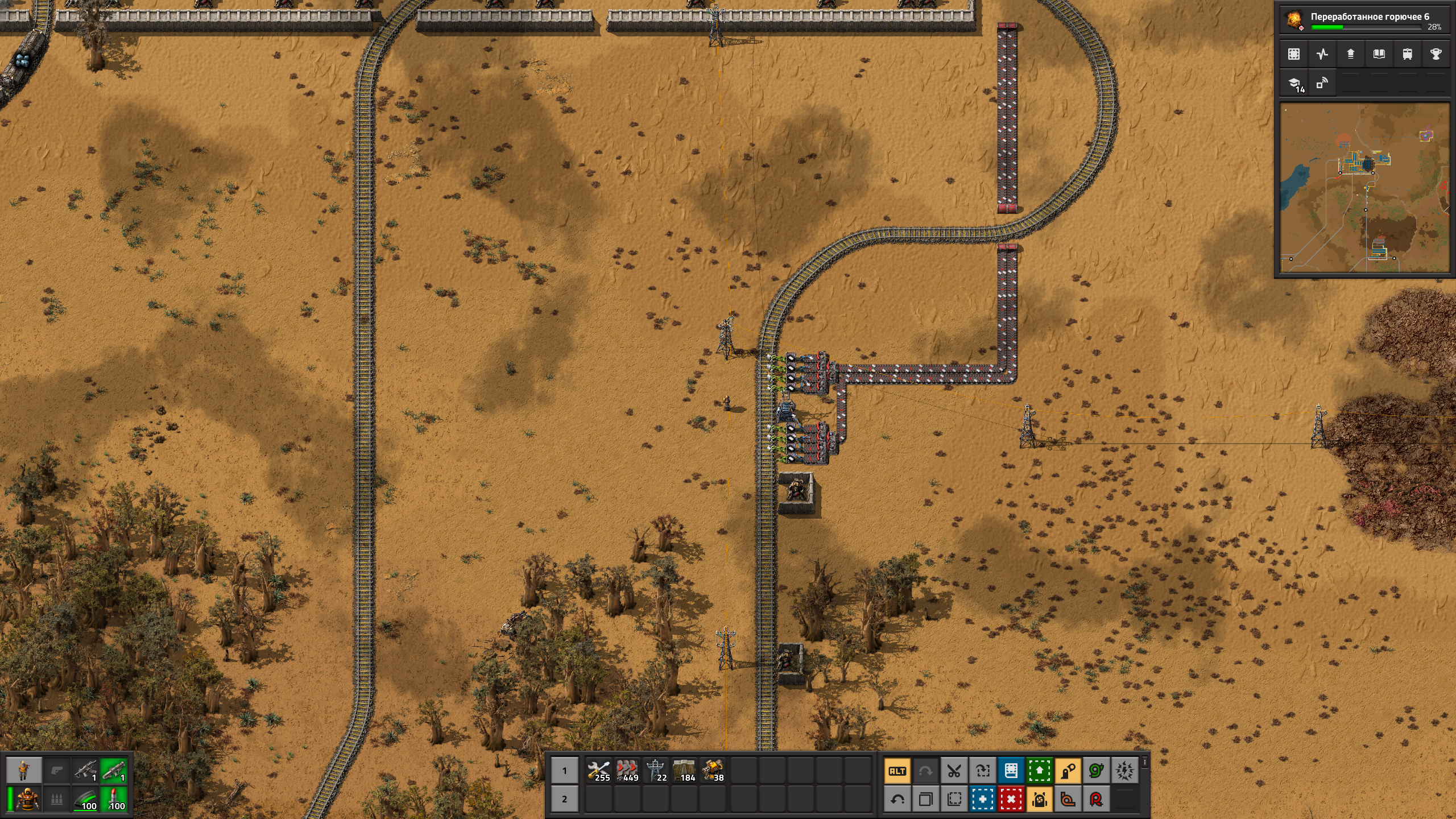This screenshot has height=819, width=1456.
Task: Show the achievements trophy button
Action: pos(1436,55)
